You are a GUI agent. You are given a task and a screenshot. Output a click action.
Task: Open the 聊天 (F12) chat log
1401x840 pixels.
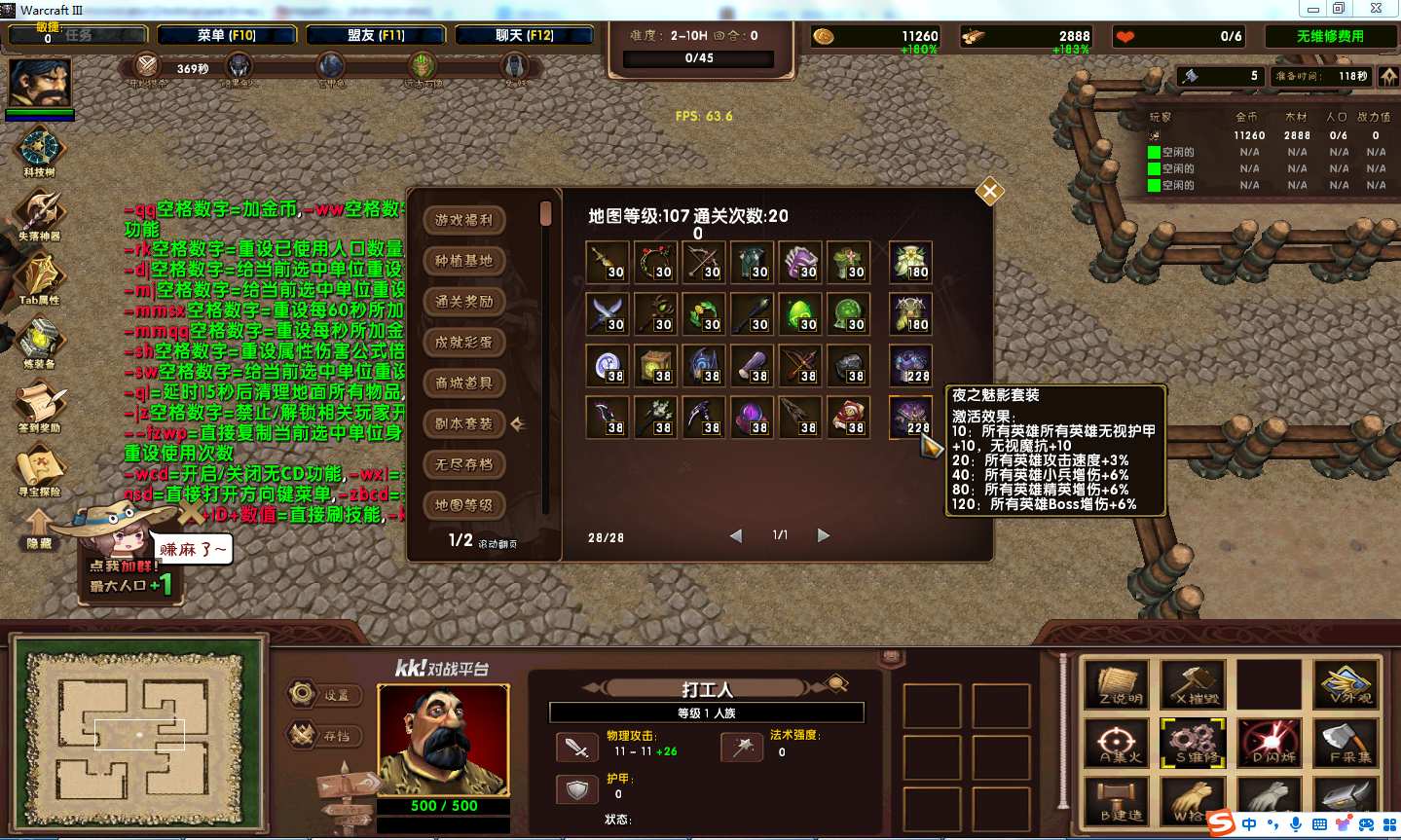(525, 35)
